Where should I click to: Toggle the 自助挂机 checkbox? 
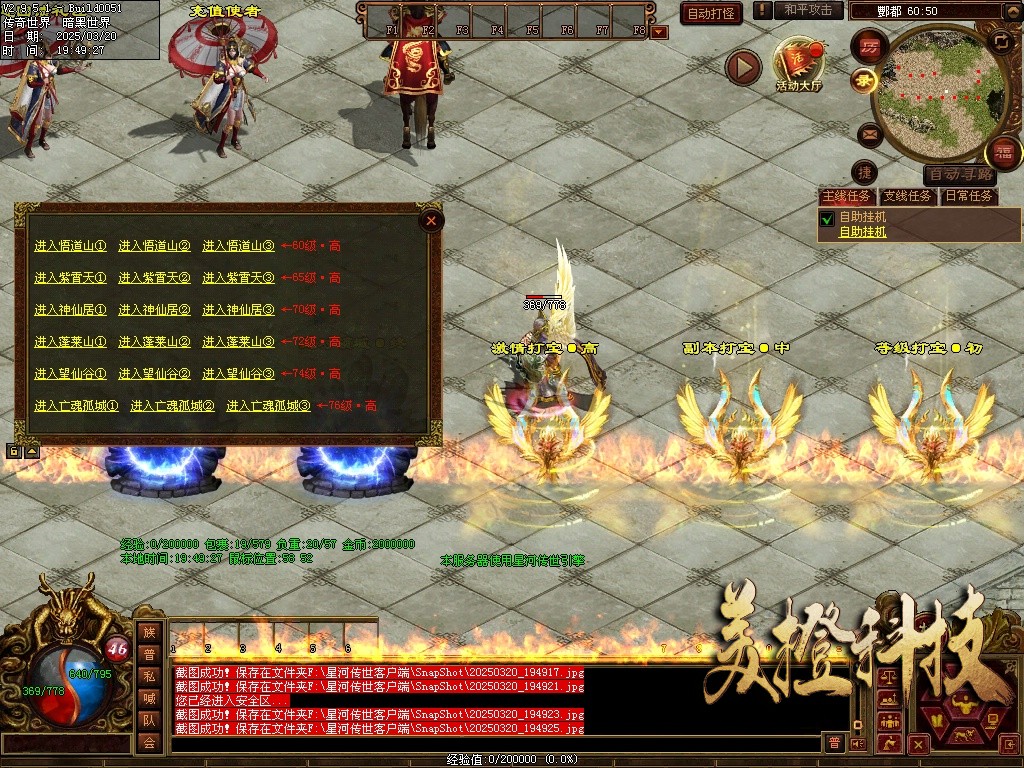[x=827, y=218]
